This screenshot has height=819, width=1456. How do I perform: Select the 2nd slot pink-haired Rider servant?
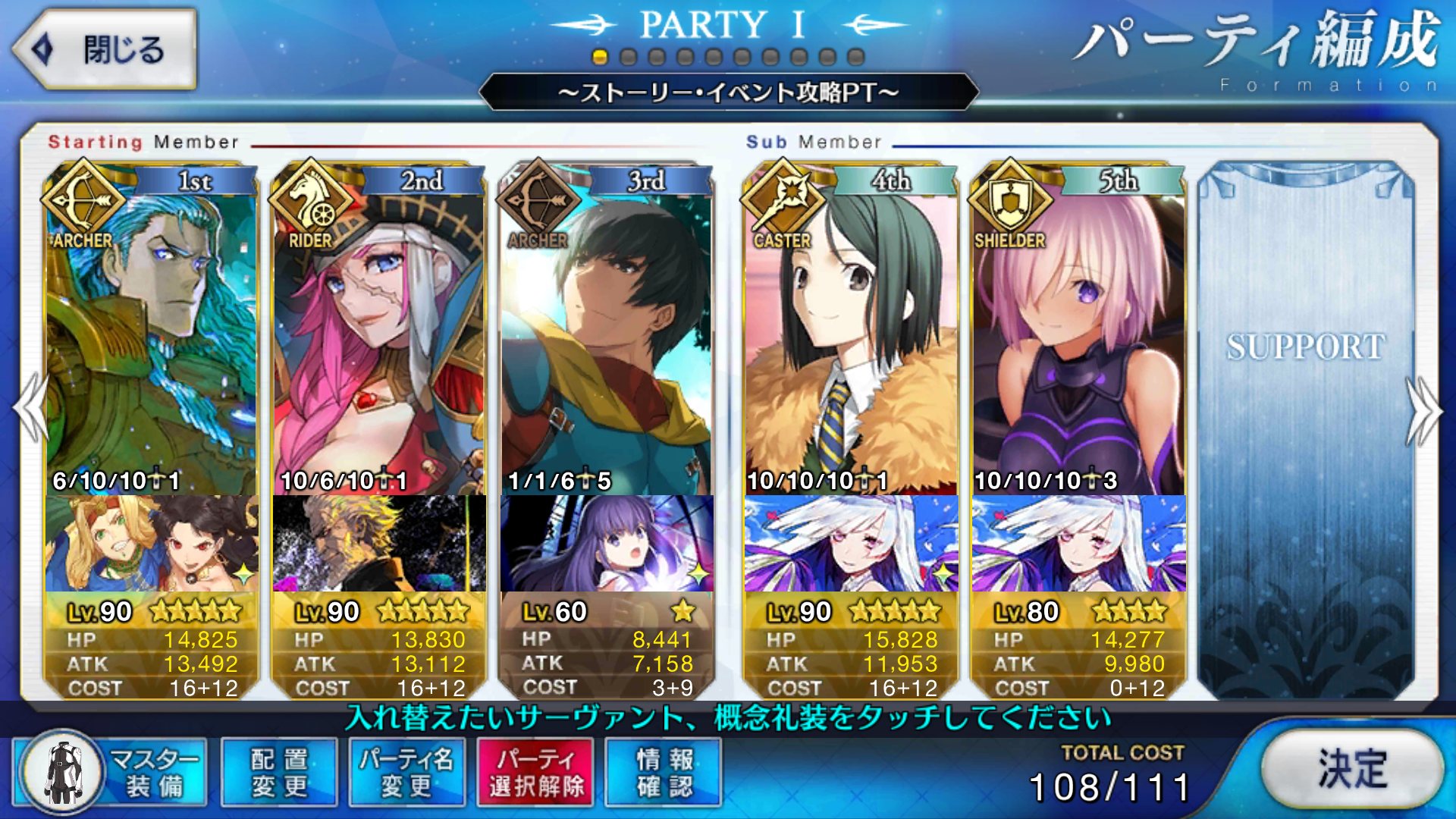click(379, 341)
